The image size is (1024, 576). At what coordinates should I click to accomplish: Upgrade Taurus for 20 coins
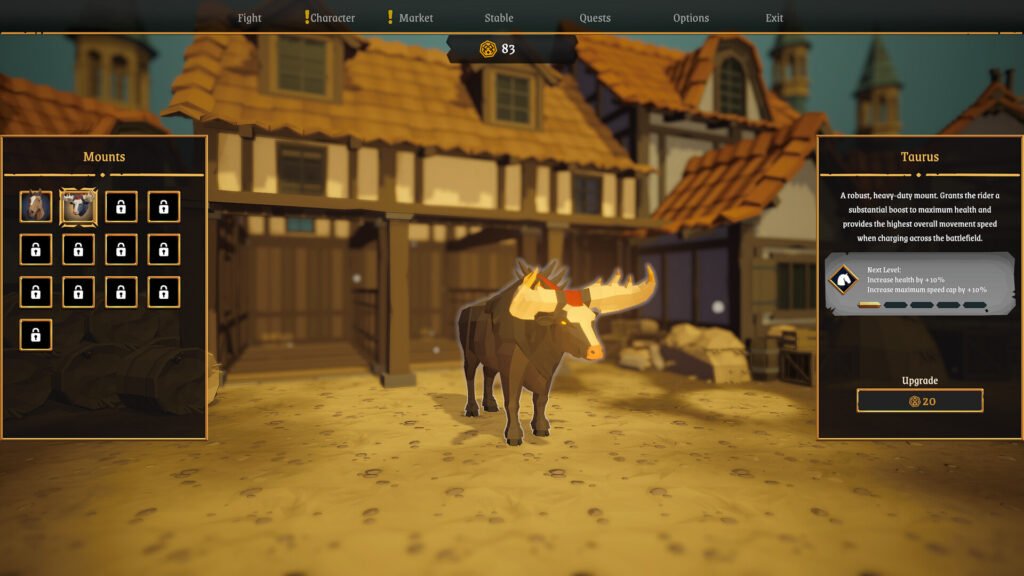click(x=920, y=401)
